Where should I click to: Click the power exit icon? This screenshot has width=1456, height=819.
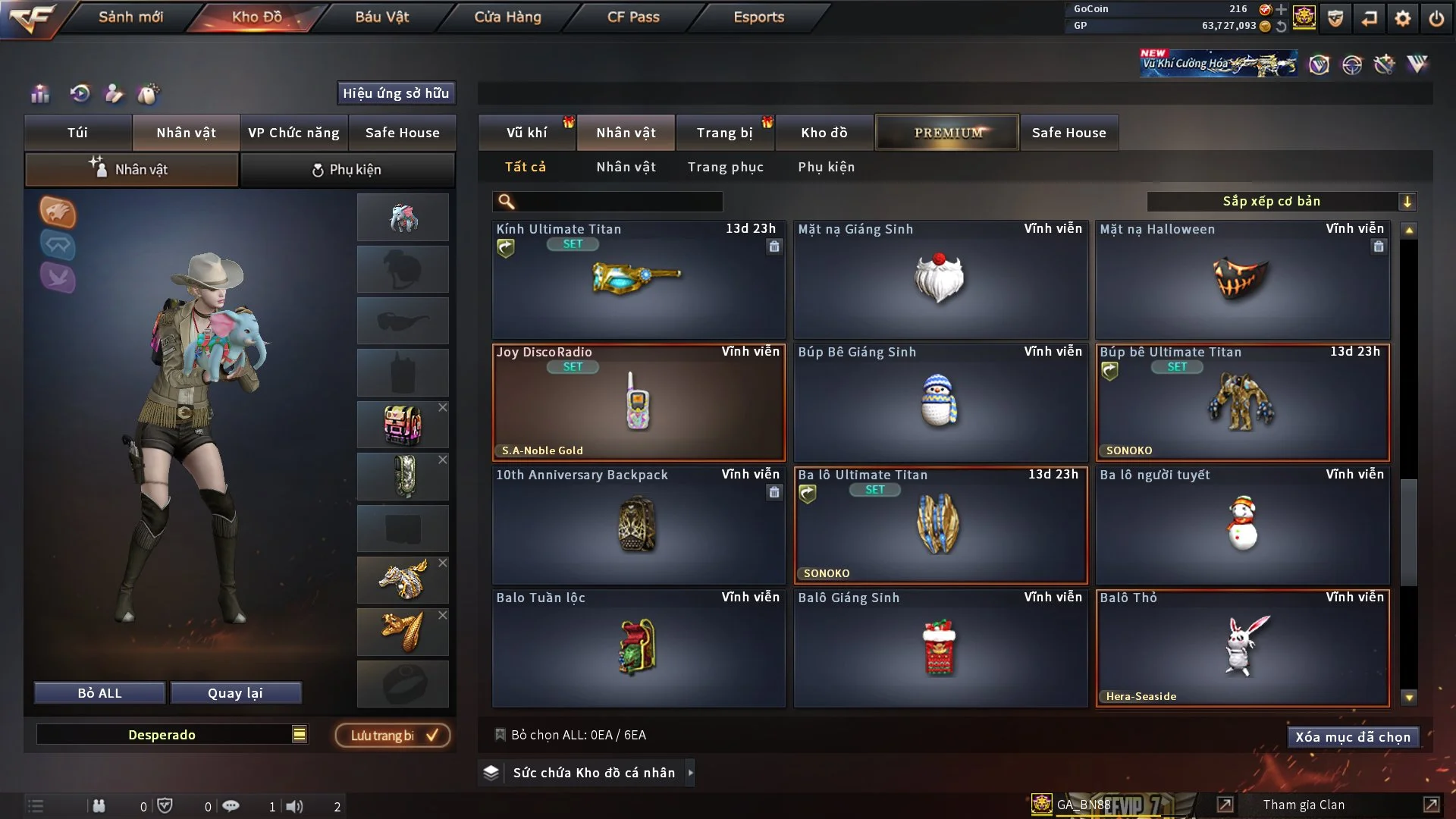coord(1436,18)
